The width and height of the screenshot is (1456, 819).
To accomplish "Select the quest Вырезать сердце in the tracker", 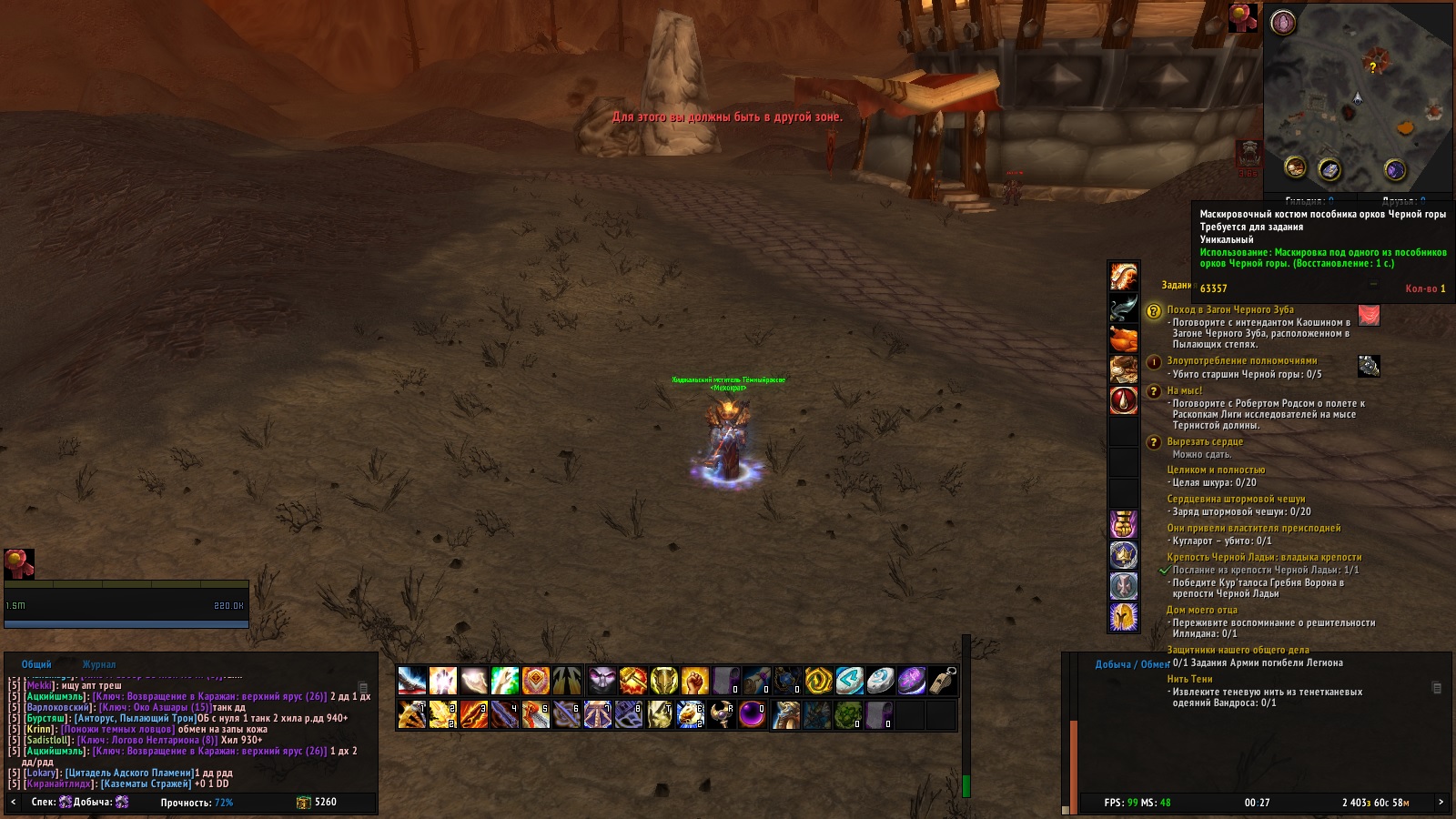I will pyautogui.click(x=1204, y=441).
